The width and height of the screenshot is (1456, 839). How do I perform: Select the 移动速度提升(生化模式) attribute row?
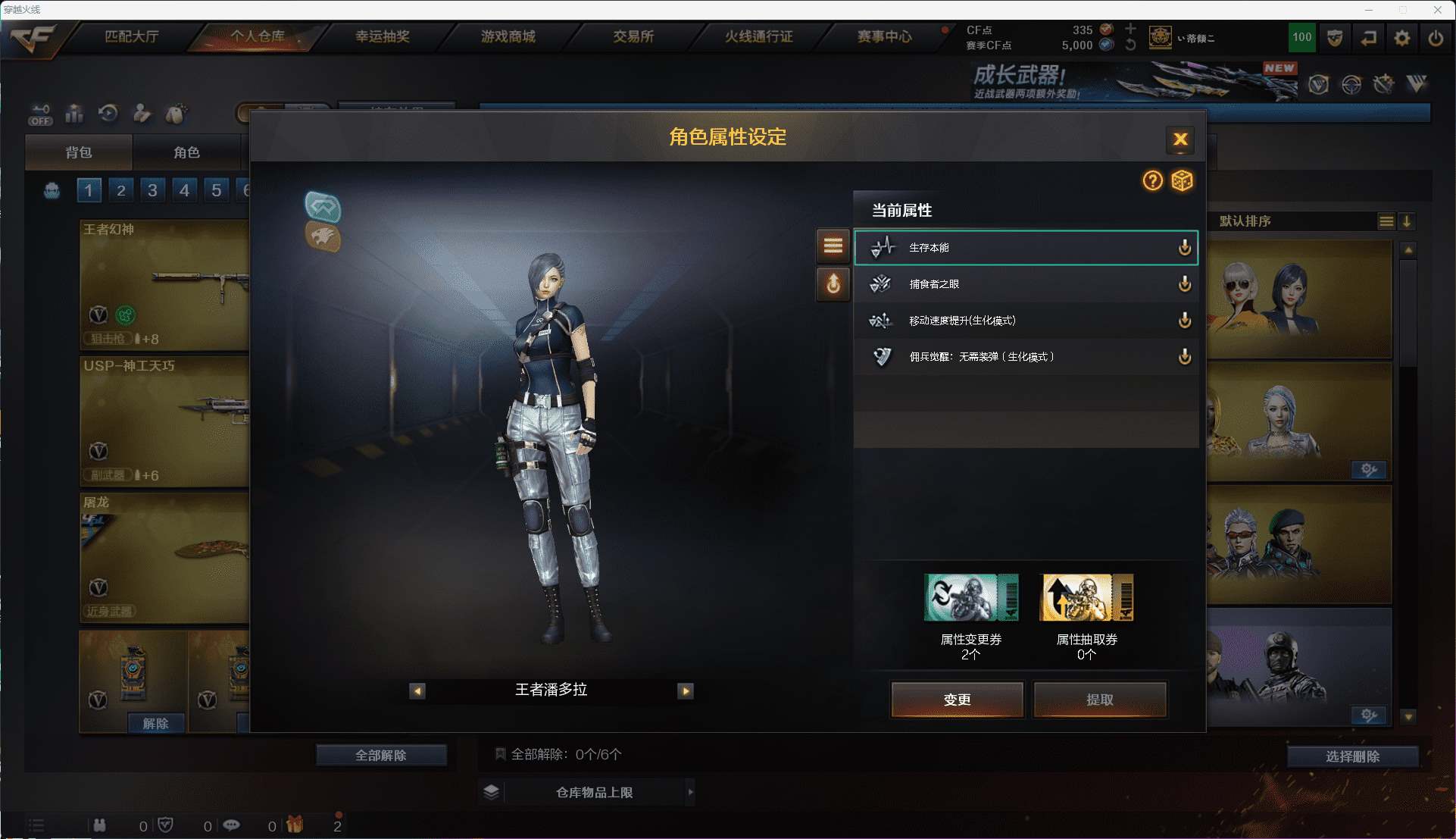1025,321
